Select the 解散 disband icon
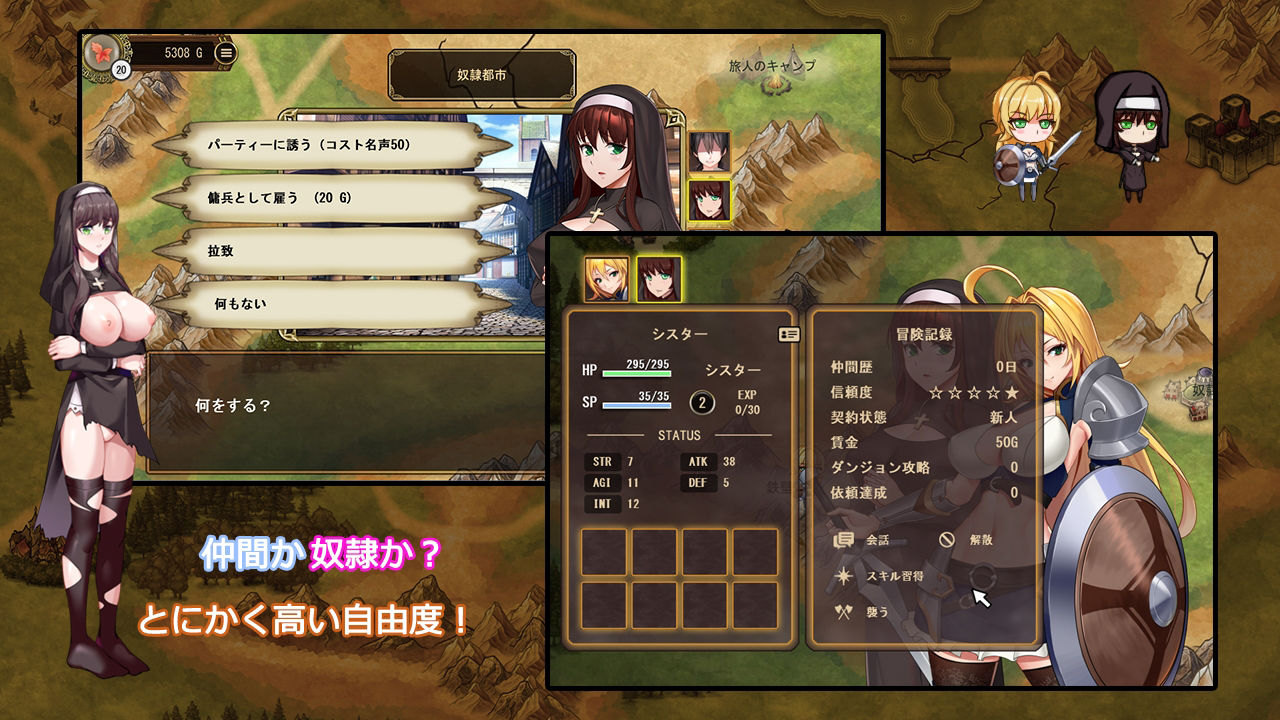Viewport: 1280px width, 720px height. coord(948,538)
